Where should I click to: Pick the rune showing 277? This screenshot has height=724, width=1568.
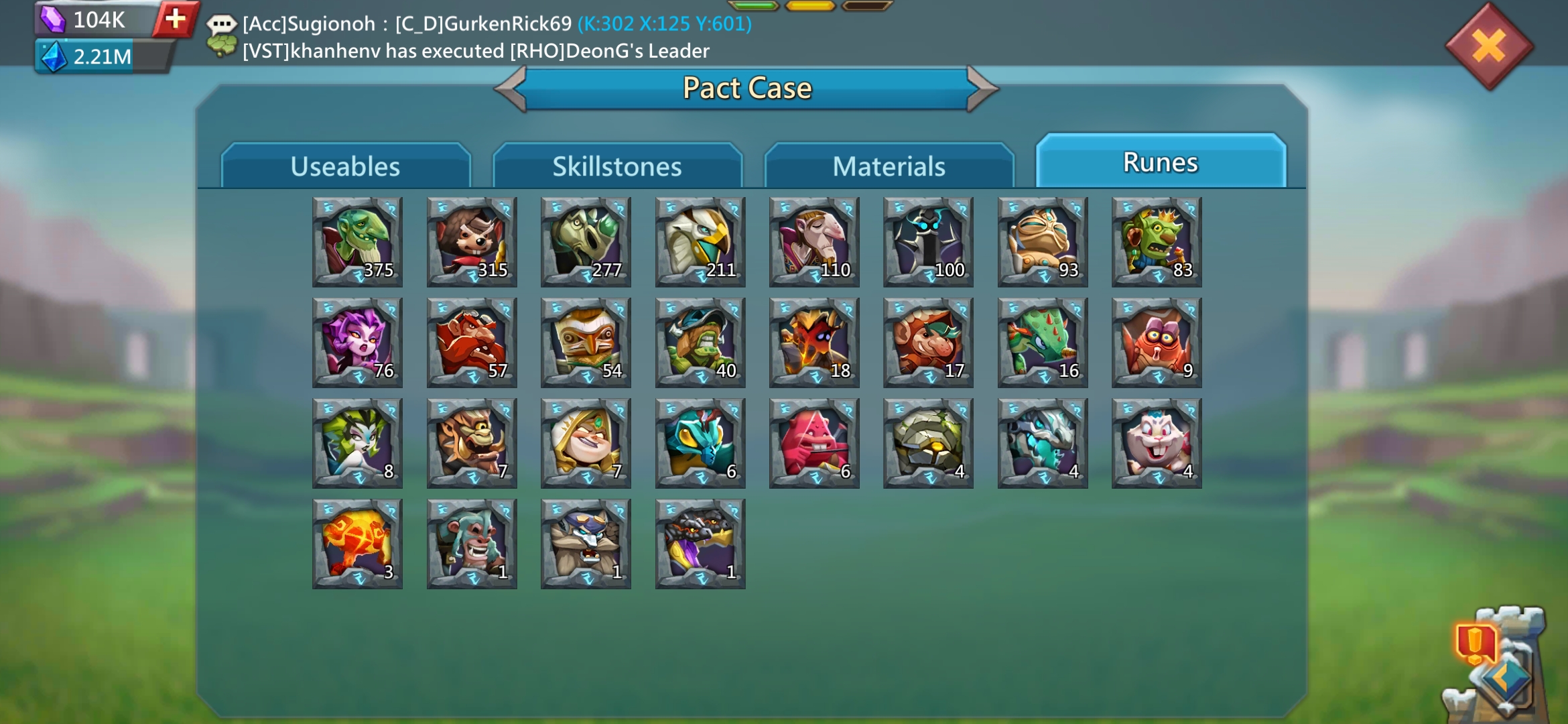point(586,242)
